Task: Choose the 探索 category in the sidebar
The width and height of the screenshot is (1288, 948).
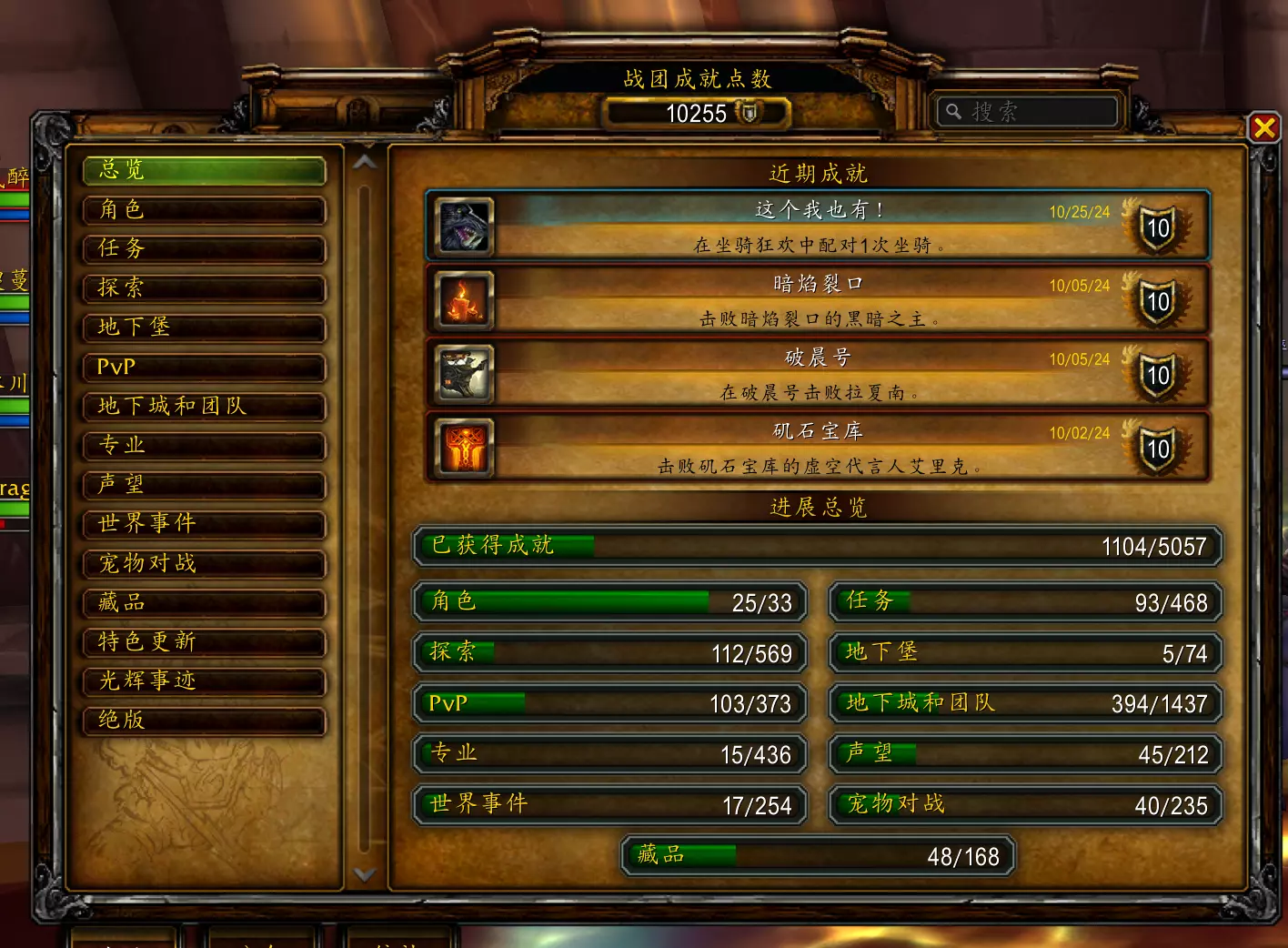Action: (204, 287)
